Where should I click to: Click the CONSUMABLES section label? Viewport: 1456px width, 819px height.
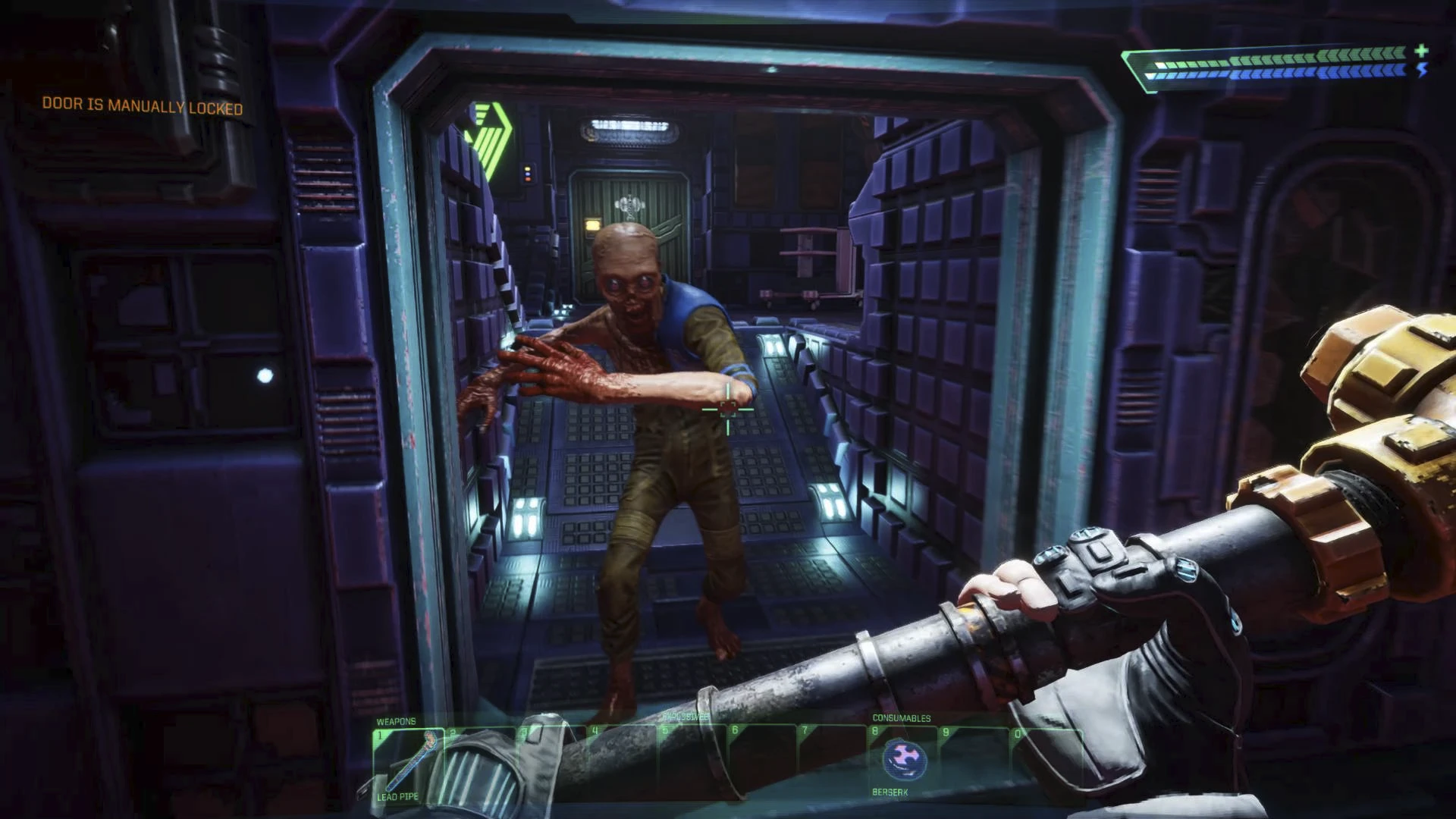pos(902,719)
